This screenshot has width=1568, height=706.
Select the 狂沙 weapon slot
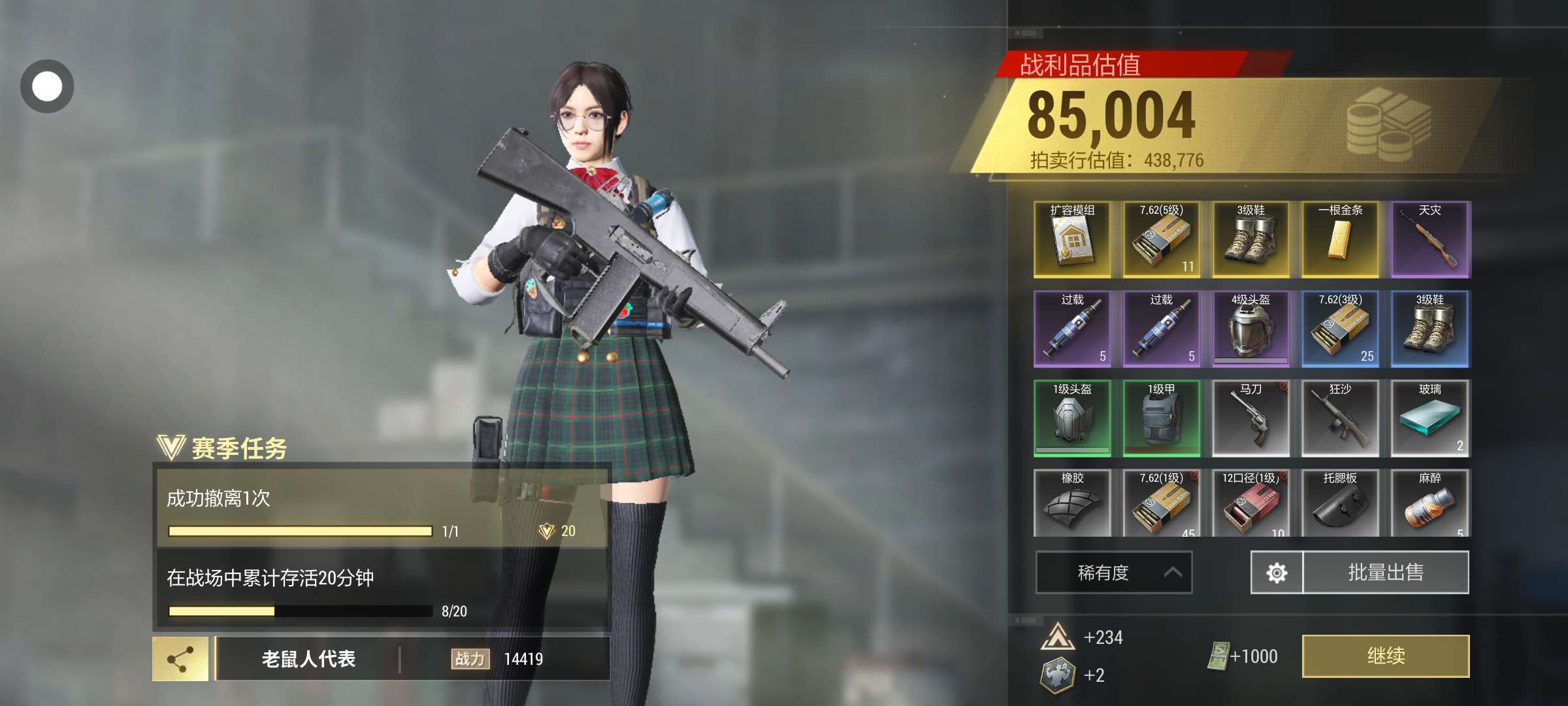point(1340,418)
